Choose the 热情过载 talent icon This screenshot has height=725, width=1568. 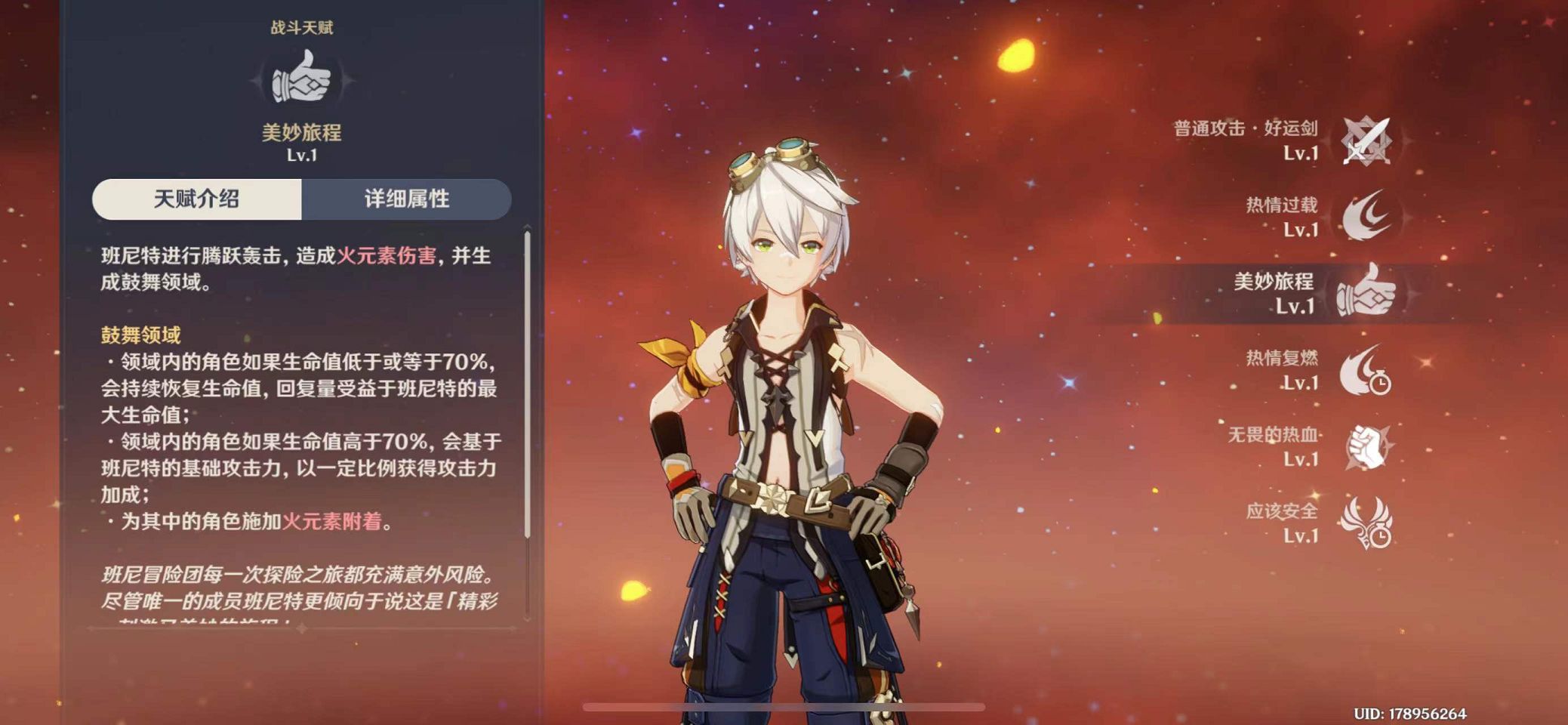[x=1366, y=216]
